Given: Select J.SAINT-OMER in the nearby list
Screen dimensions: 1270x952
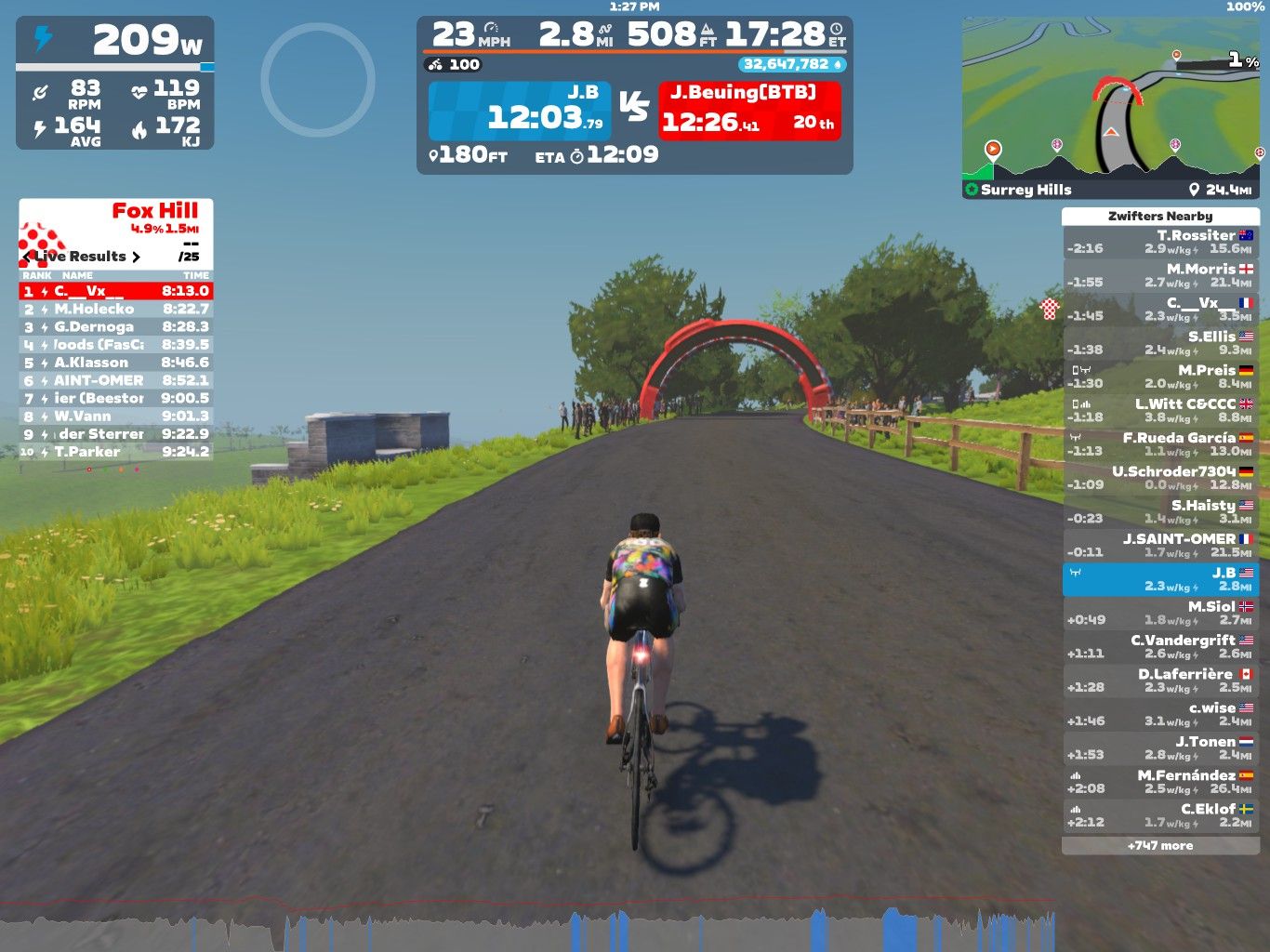Looking at the screenshot, I should point(1160,545).
